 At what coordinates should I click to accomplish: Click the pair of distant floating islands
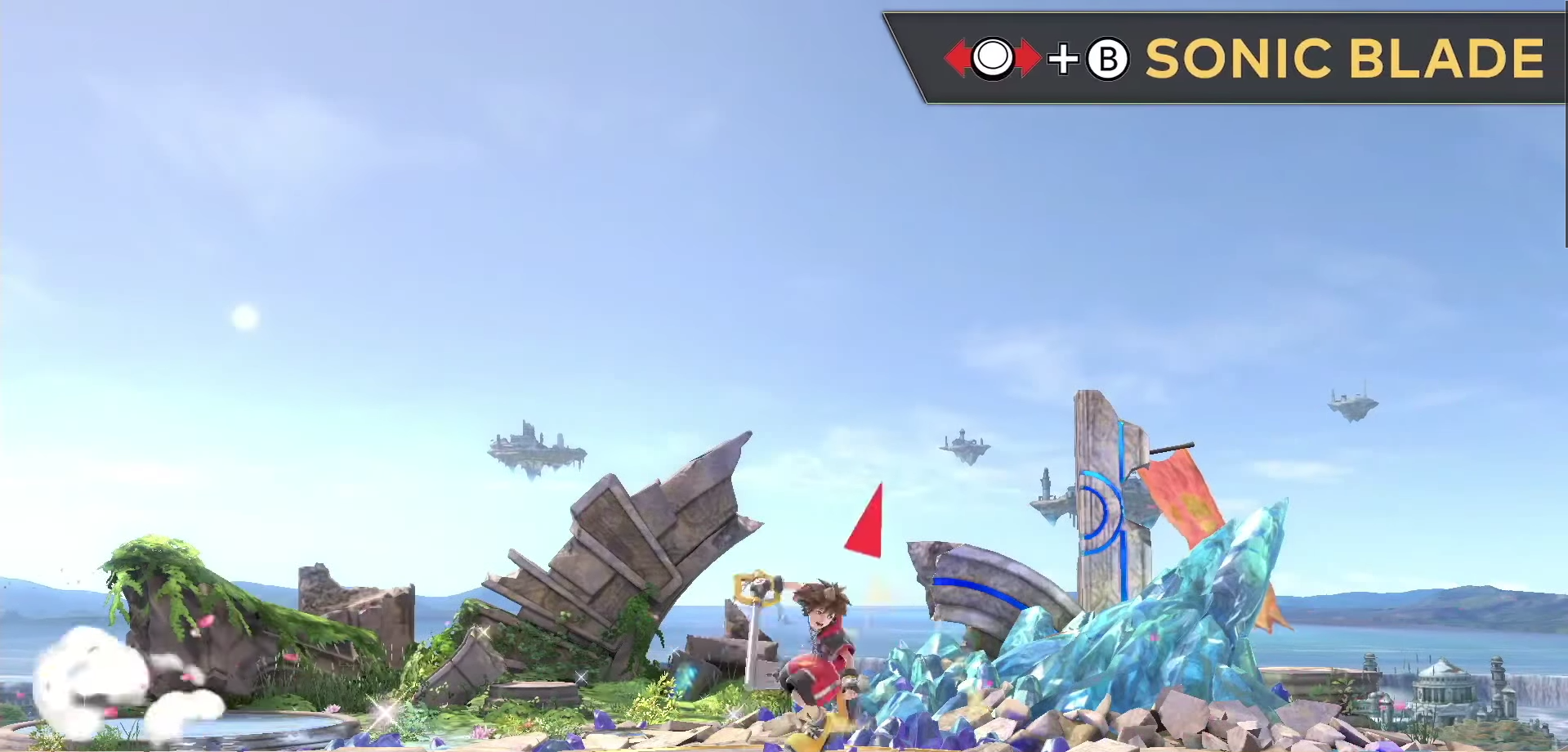click(964, 445)
